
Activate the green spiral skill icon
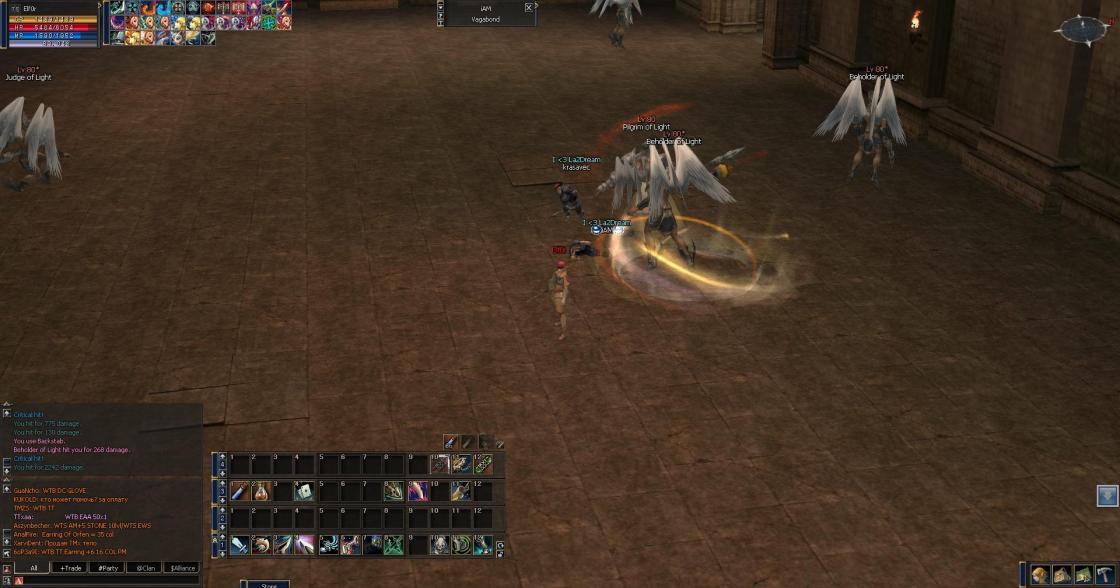point(461,545)
